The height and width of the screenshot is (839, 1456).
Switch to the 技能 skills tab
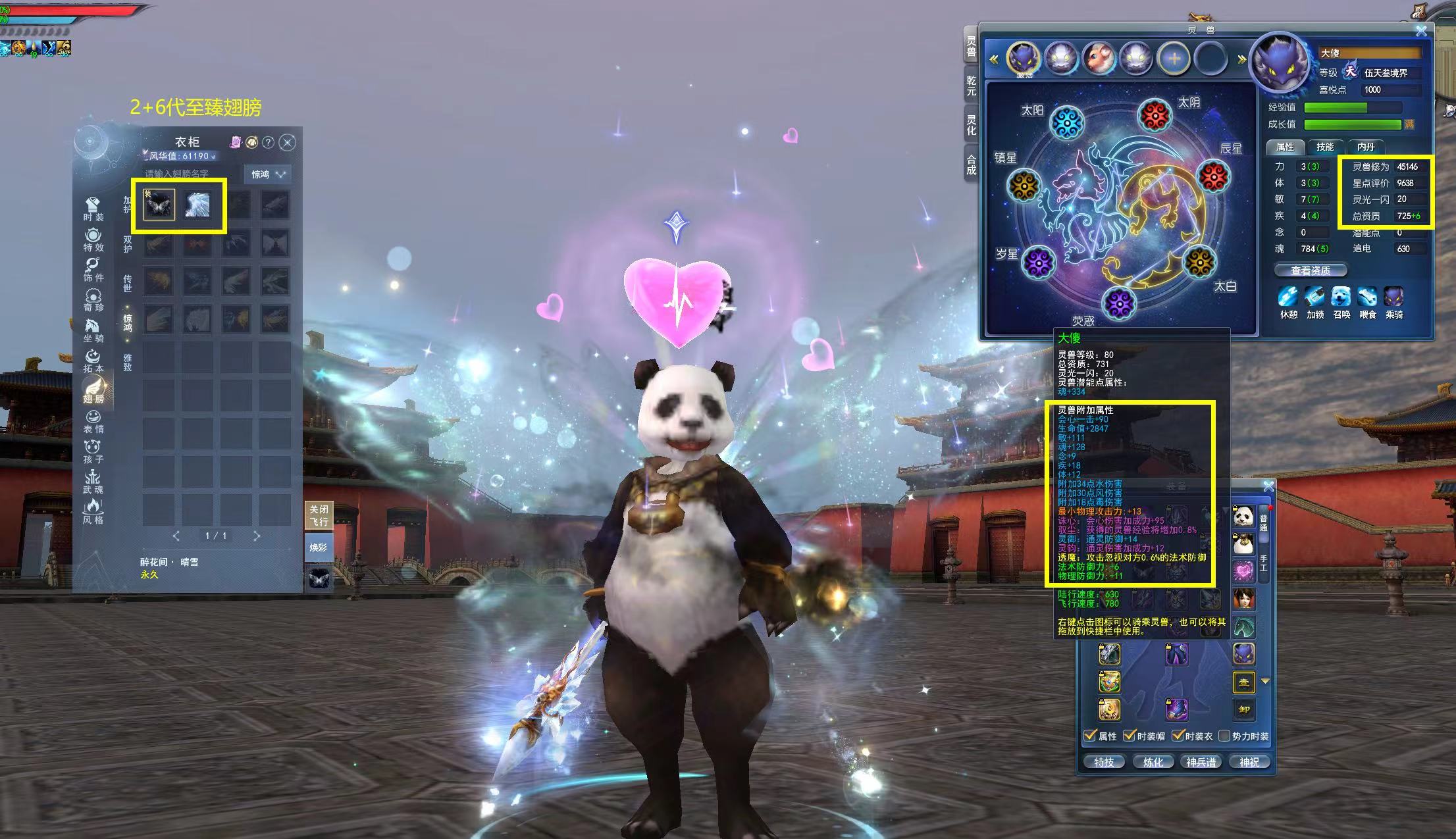pos(1324,147)
